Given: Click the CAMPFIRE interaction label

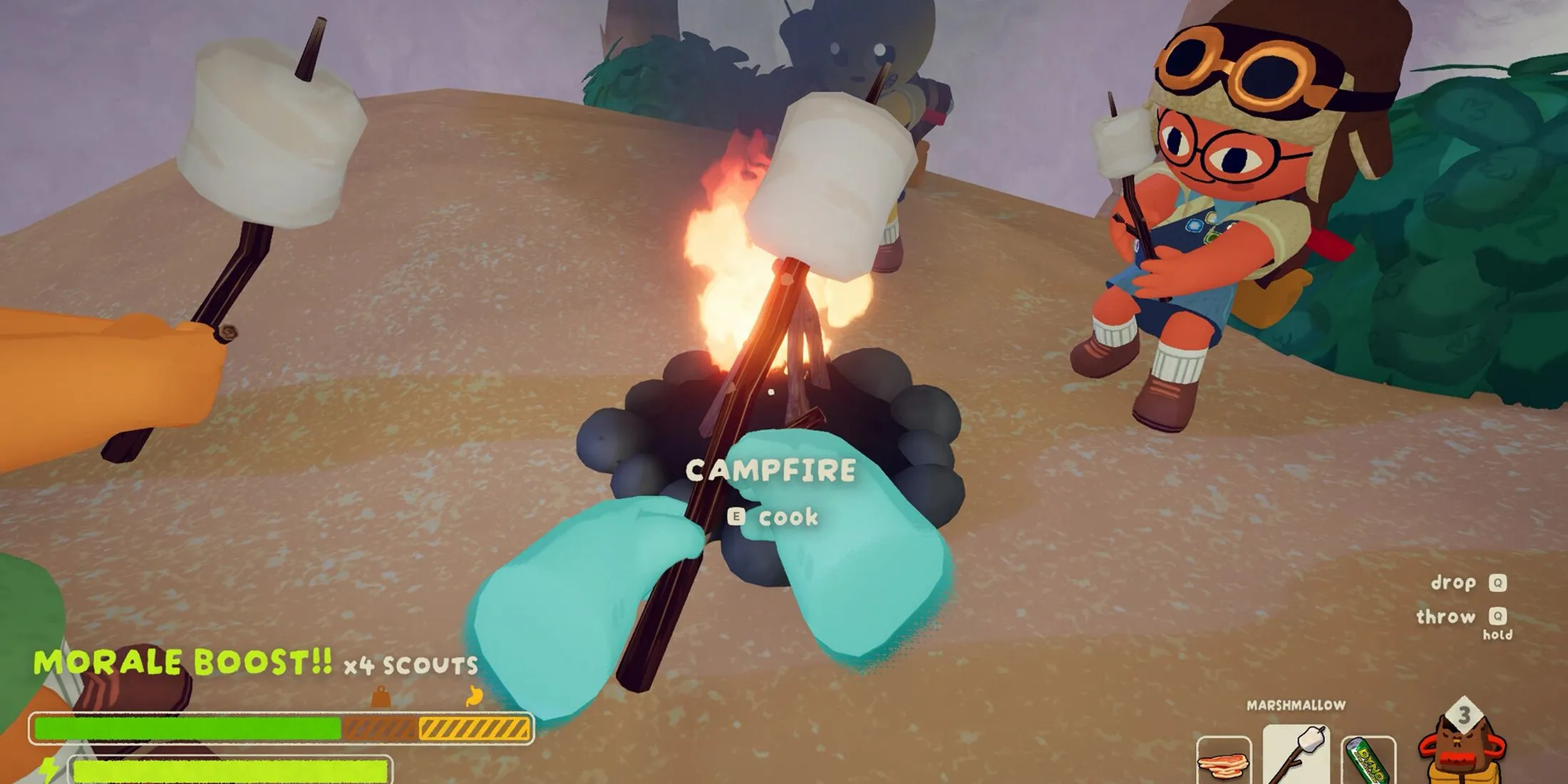Looking at the screenshot, I should point(771,469).
